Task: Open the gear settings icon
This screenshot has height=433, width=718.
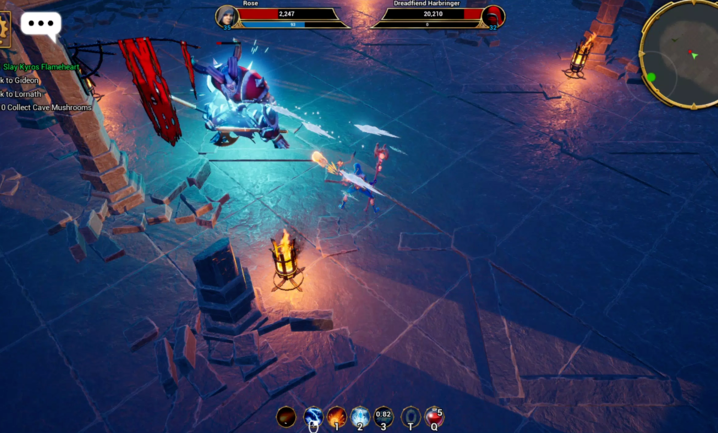Action: click(3, 28)
